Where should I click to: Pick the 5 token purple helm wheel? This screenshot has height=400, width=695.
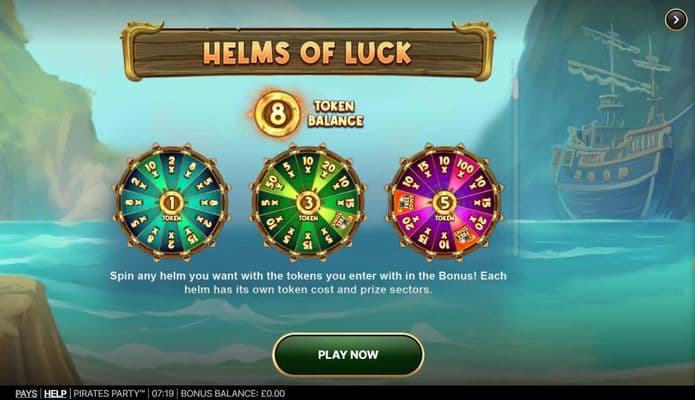[444, 203]
